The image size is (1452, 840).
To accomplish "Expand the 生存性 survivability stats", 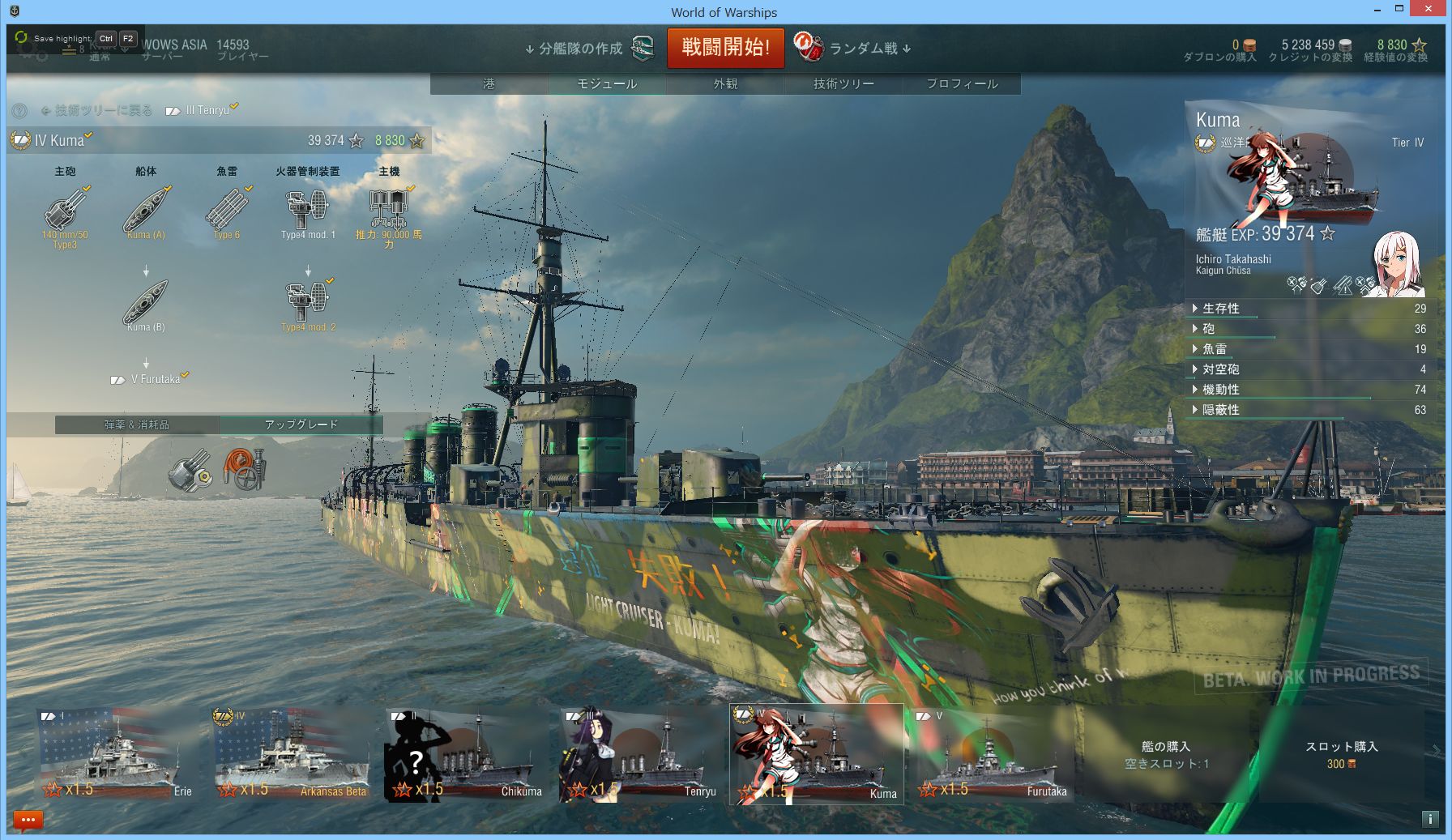I will 1220,309.
